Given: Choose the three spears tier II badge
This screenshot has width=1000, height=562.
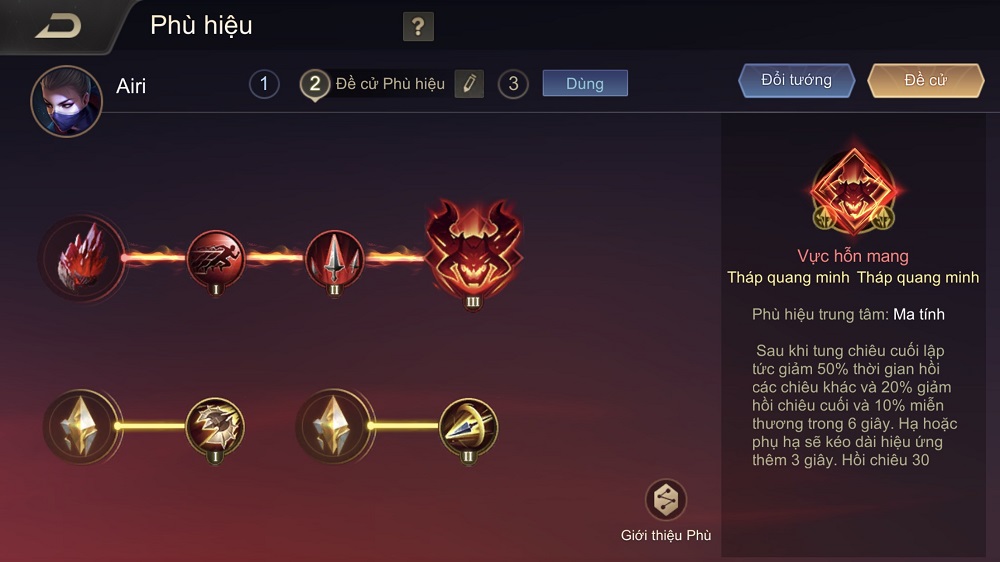Looking at the screenshot, I should [334, 257].
